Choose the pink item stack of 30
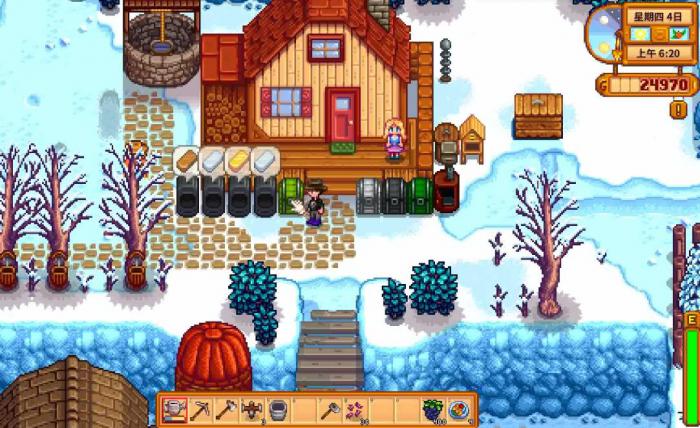The image size is (700, 428). pos(357,409)
